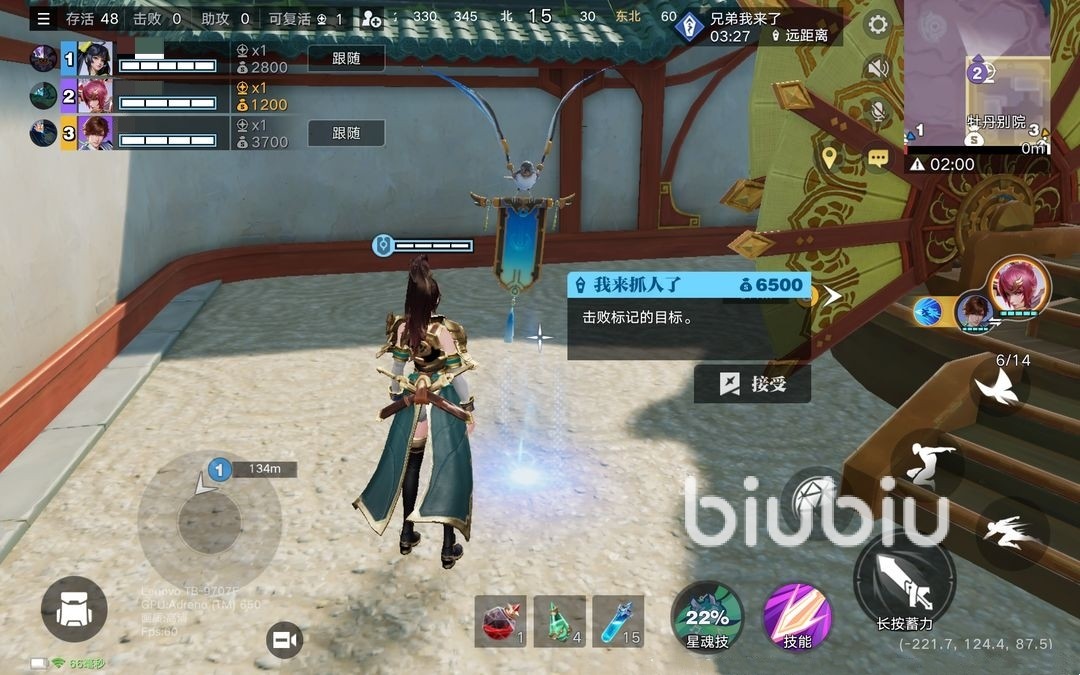Accept the bounty with the 接受 button
This screenshot has height=675, width=1080.
tap(752, 384)
